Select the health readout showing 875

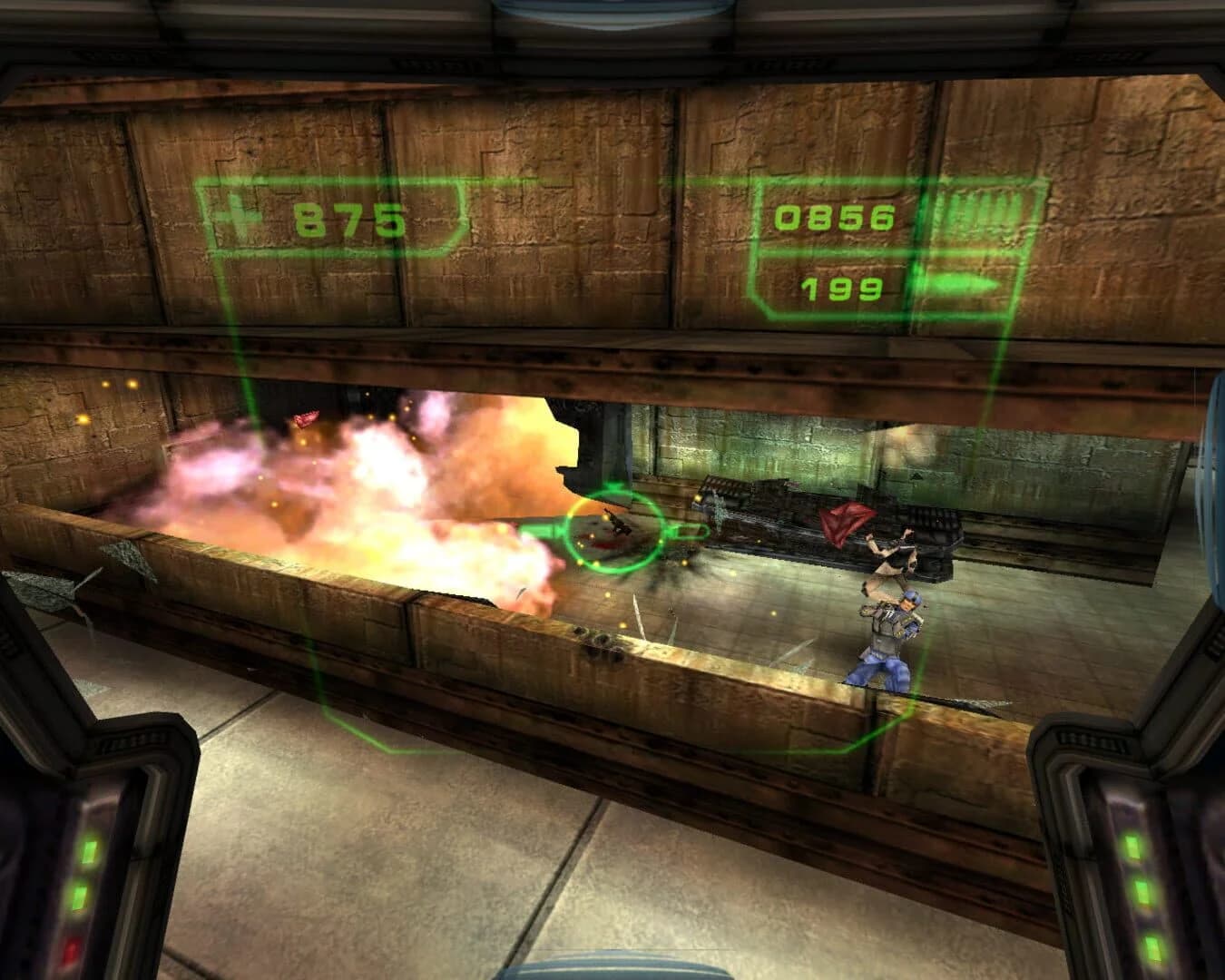point(349,218)
